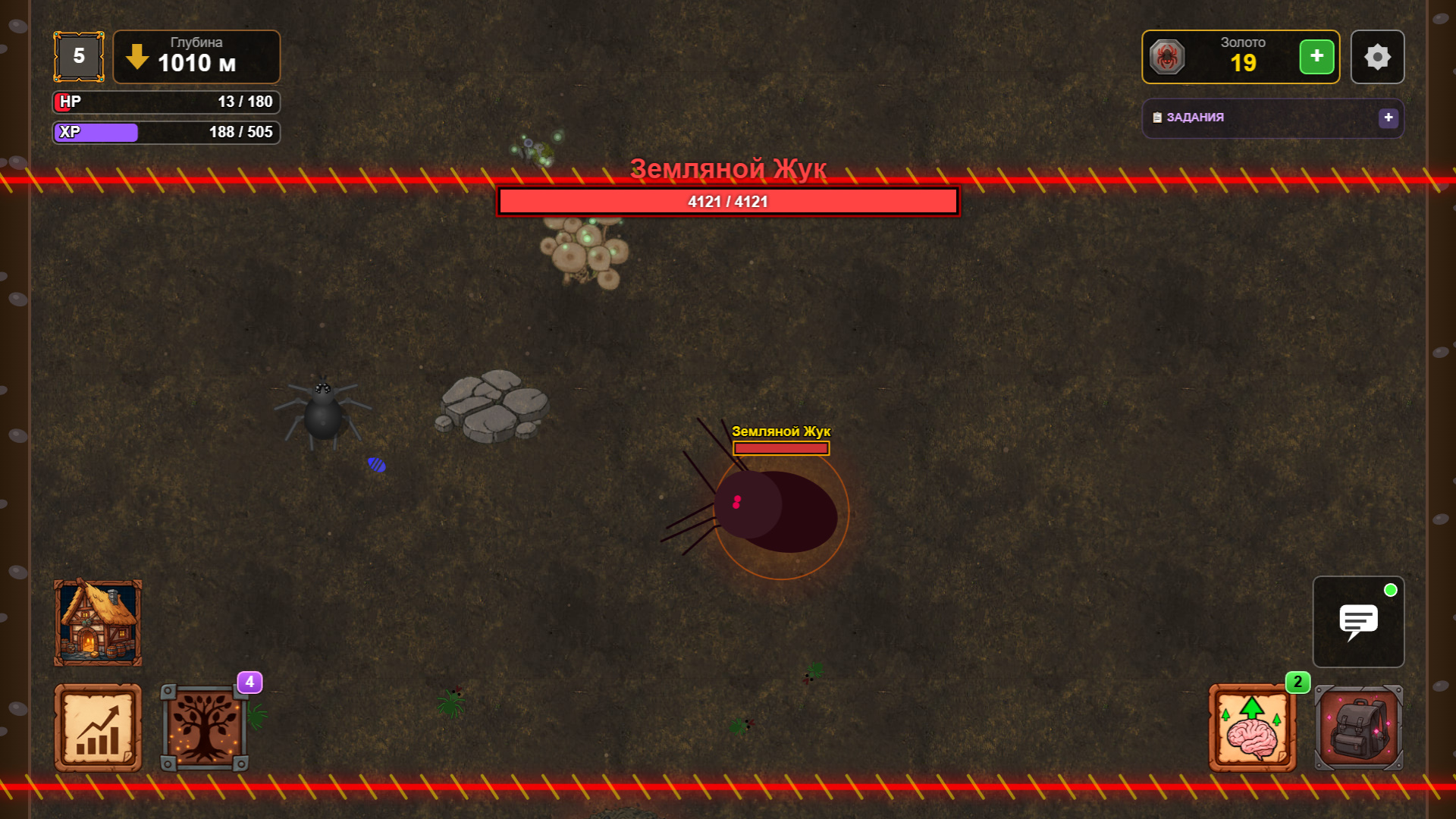Open the brain stat upgrades with 2 points
This screenshot has height=819, width=1456.
click(x=1251, y=727)
